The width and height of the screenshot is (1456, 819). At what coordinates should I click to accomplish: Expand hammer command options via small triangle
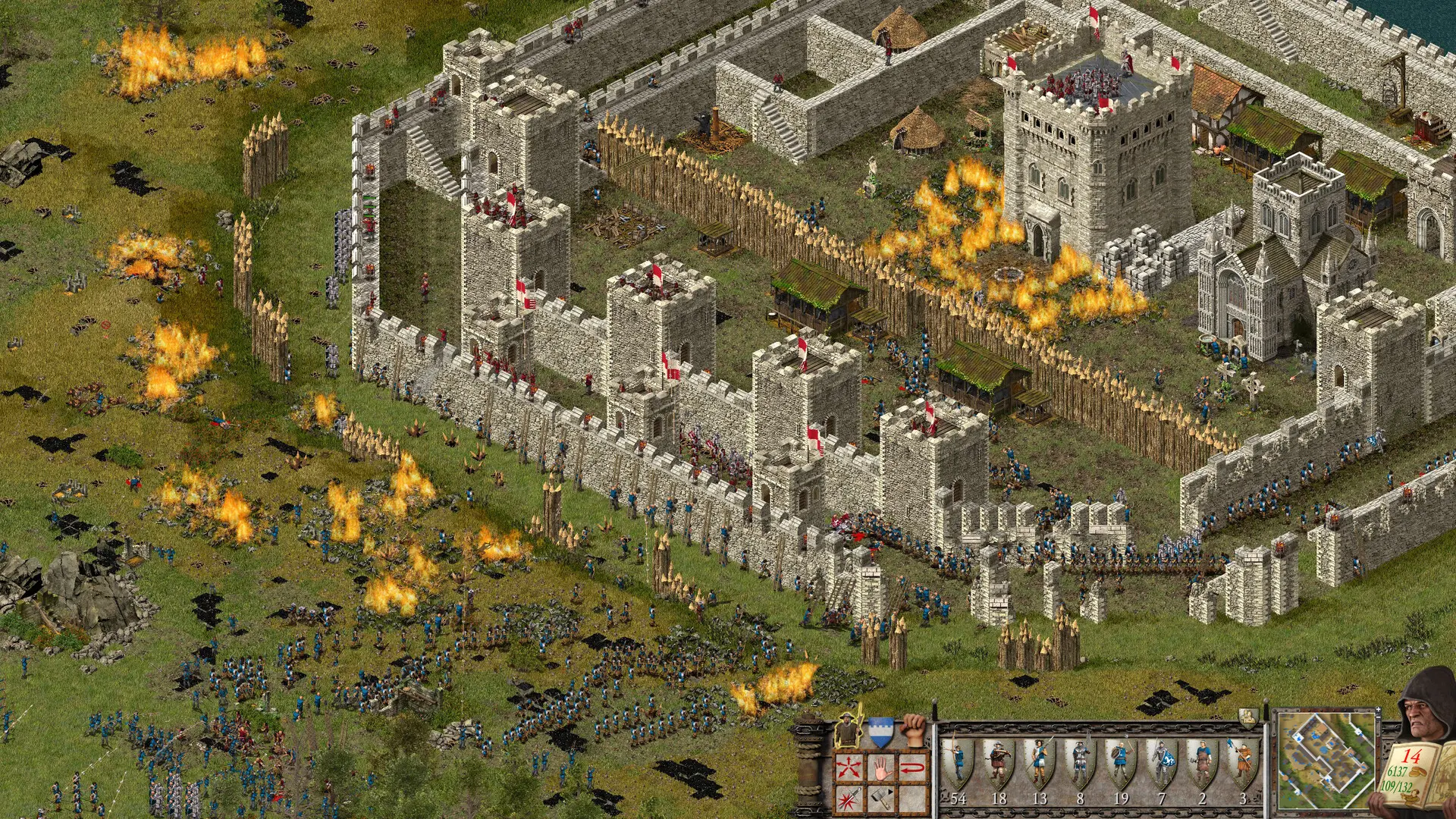click(890, 791)
